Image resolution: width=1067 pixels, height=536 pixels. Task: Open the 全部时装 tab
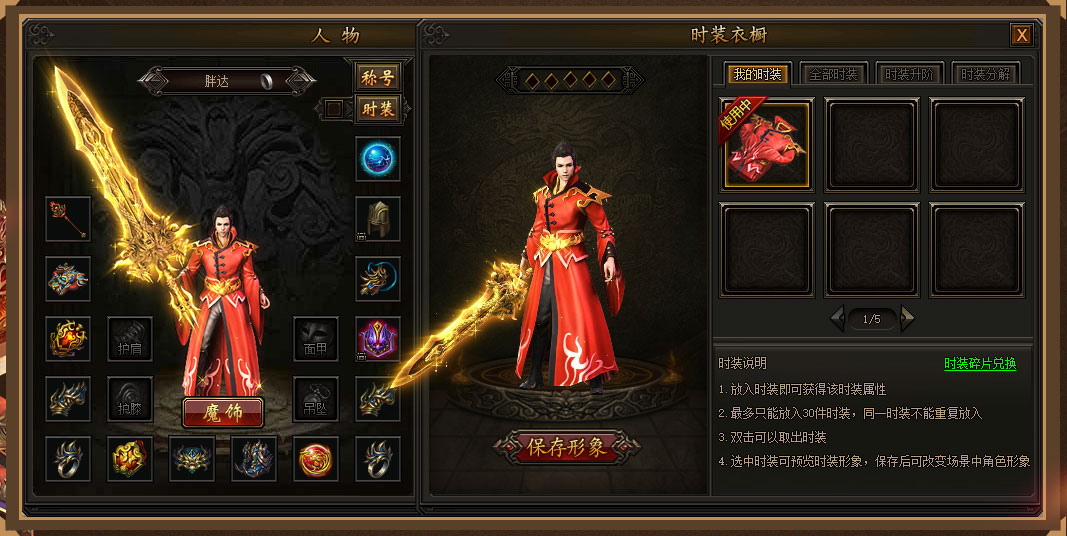pyautogui.click(x=833, y=74)
